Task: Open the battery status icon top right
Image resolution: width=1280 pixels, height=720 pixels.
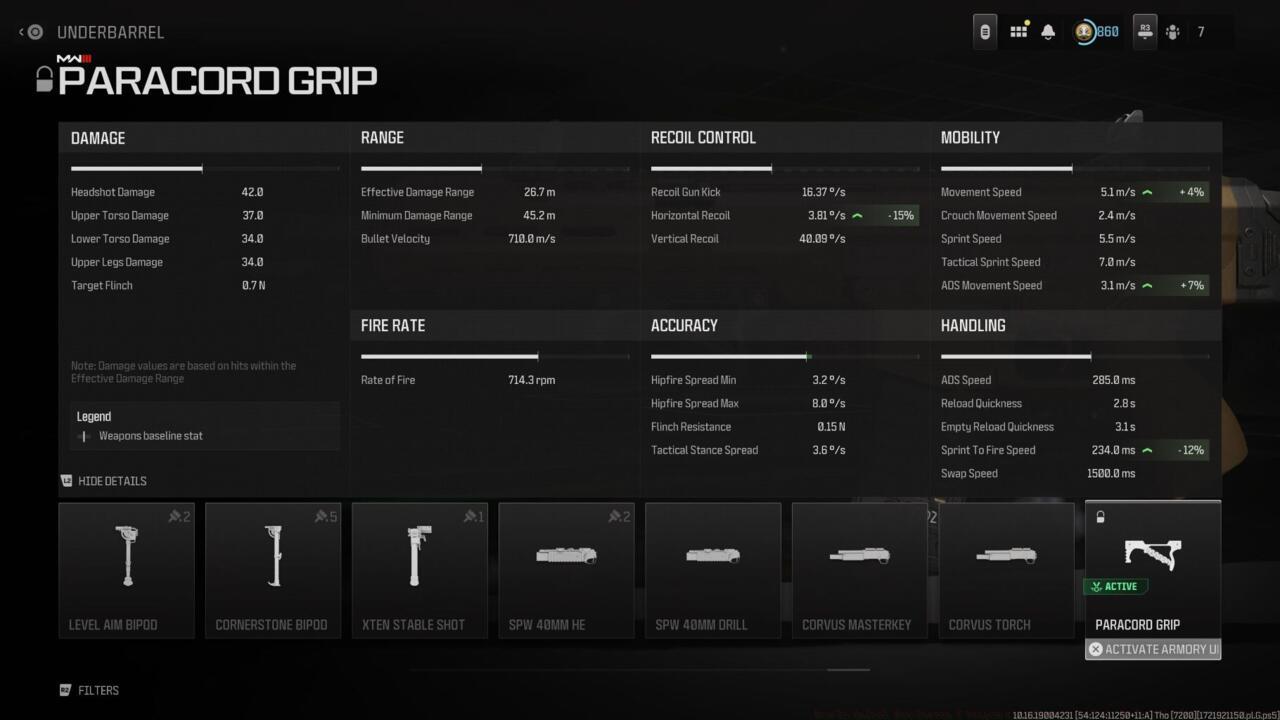Action: [x=983, y=31]
